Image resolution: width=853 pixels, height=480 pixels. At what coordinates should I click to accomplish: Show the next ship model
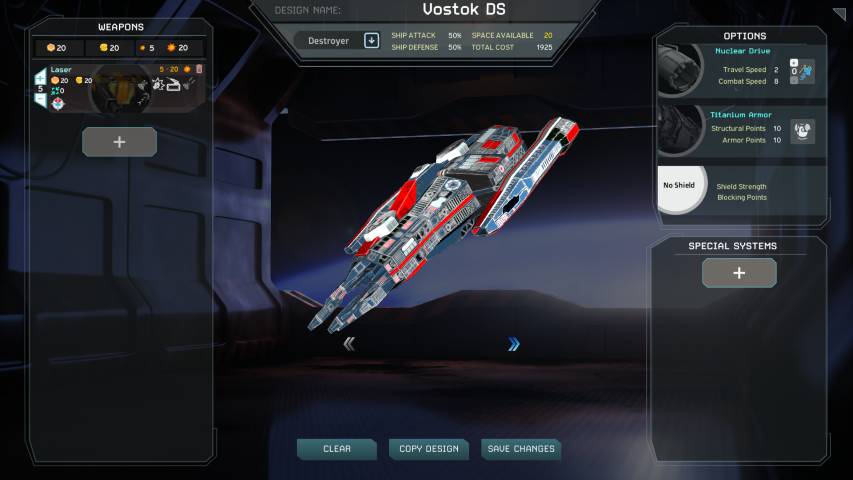point(514,344)
